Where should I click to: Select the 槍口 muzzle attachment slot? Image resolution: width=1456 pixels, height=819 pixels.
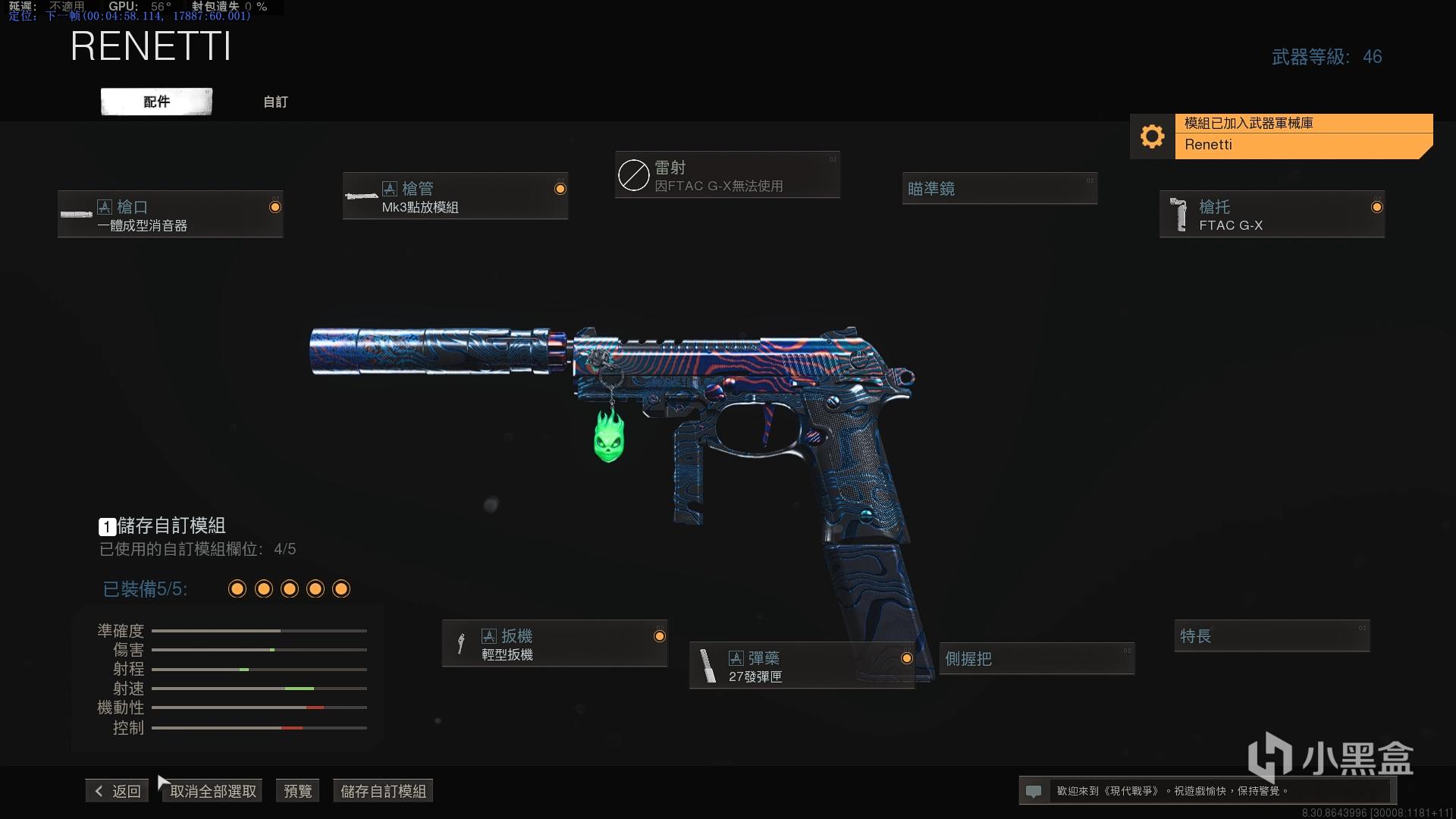pos(171,215)
